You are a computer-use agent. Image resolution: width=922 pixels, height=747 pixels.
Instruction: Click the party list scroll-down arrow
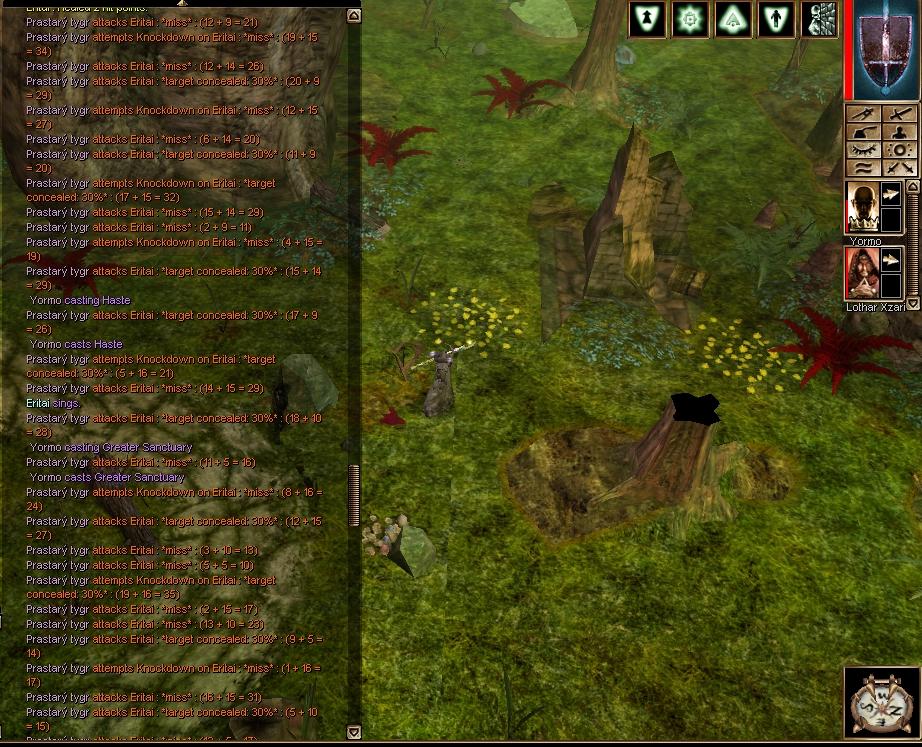click(x=912, y=304)
